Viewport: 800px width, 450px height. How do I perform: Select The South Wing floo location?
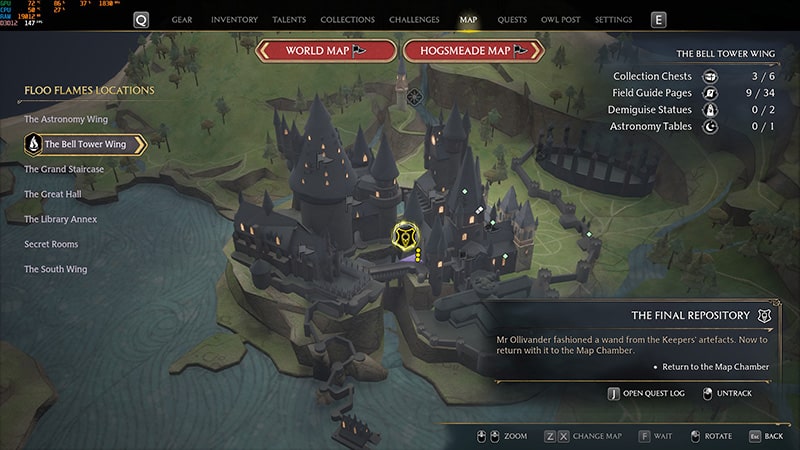pyautogui.click(x=57, y=269)
